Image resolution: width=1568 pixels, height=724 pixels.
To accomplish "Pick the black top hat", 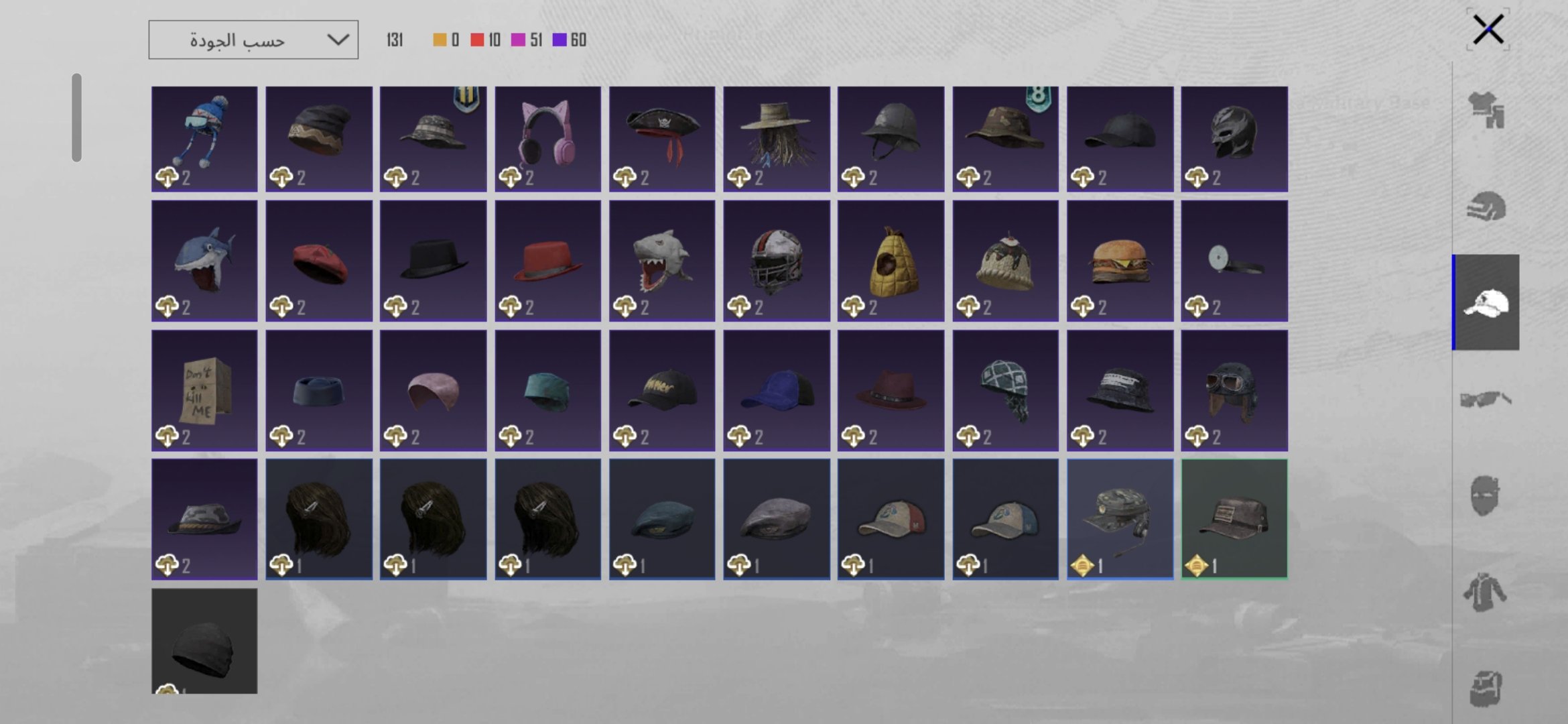I will click(x=434, y=260).
